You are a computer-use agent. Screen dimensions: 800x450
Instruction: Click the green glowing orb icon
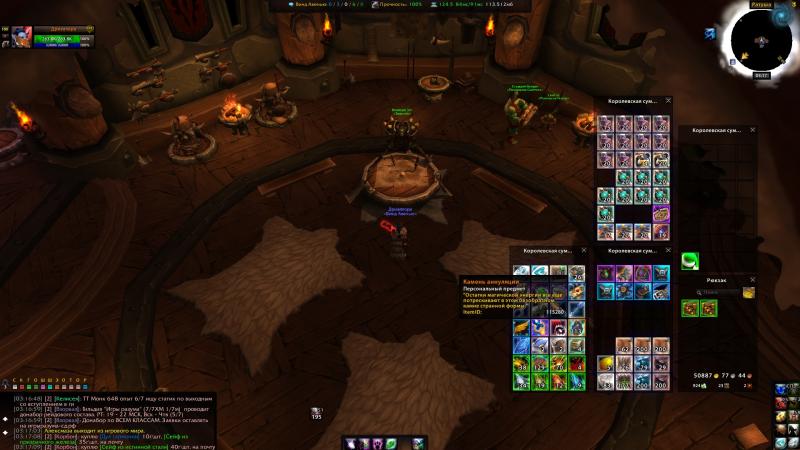(690, 261)
